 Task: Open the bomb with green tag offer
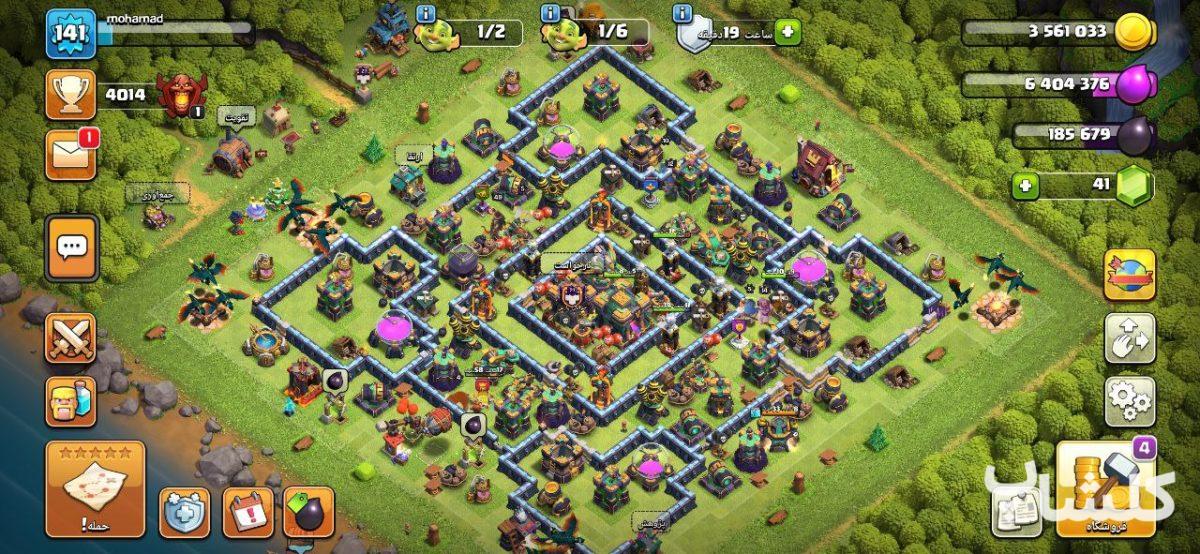point(308,512)
